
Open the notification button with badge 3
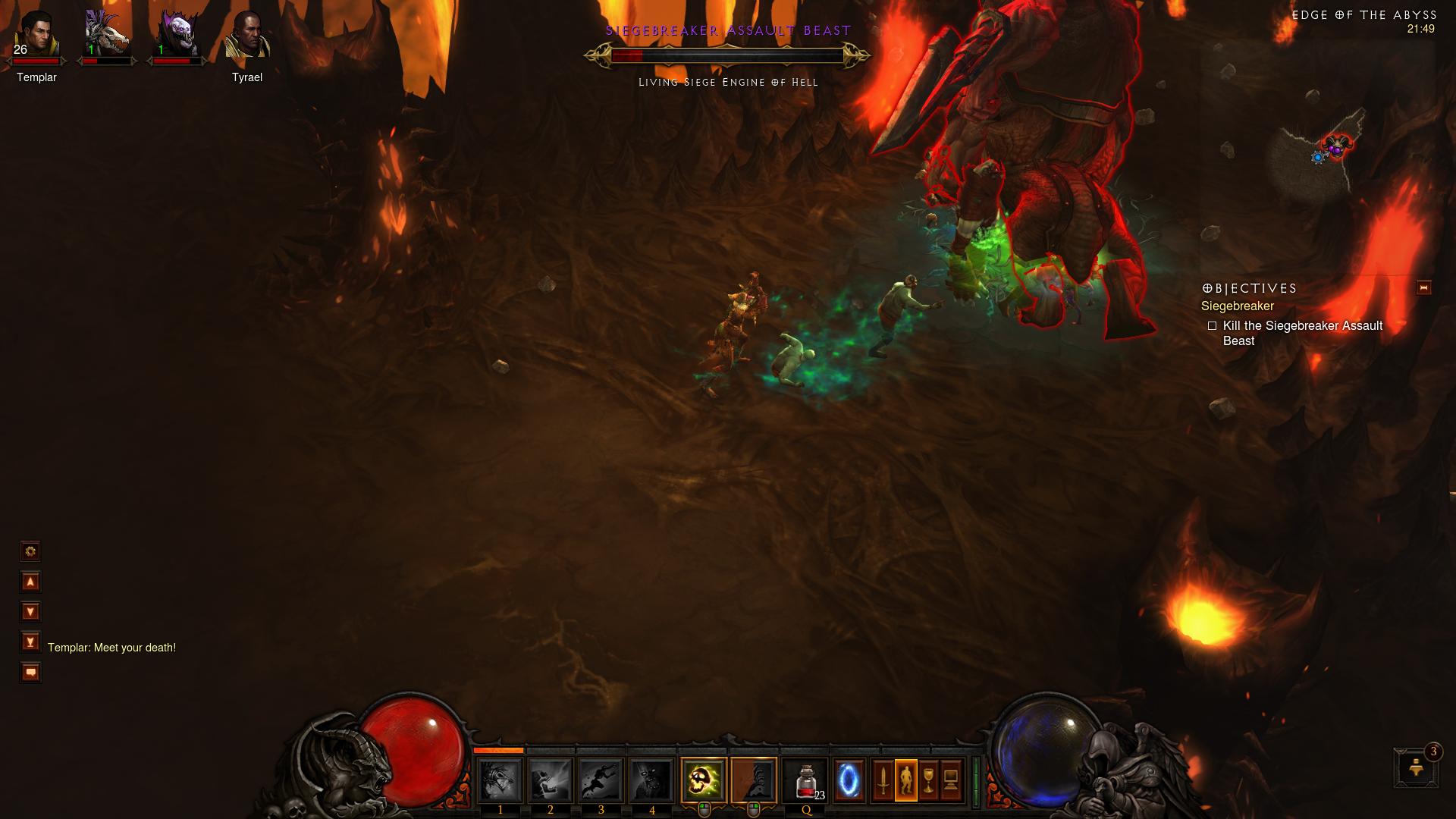tap(1415, 768)
